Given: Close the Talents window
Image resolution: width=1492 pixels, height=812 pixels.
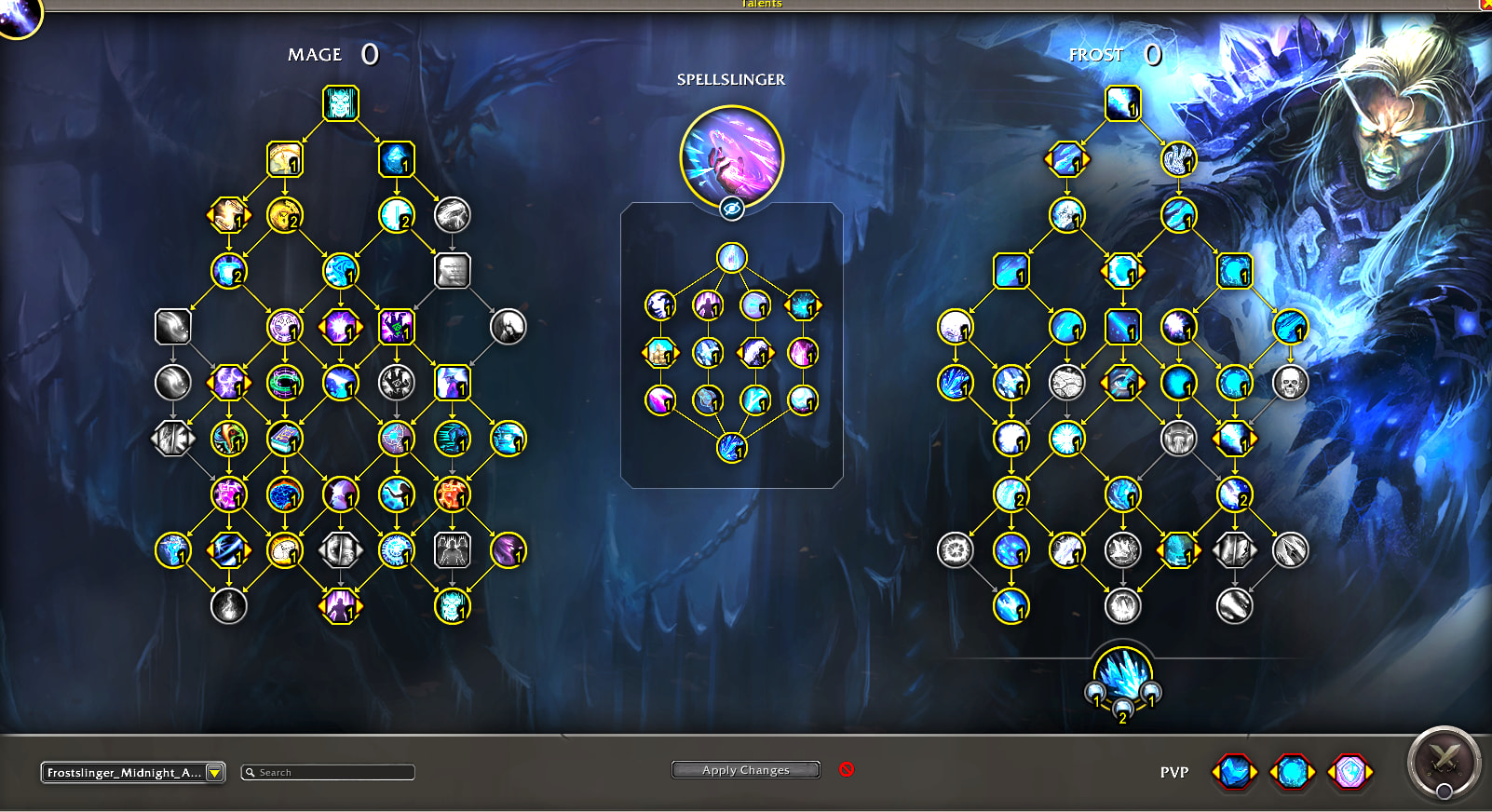Looking at the screenshot, I should pyautogui.click(x=1485, y=4).
